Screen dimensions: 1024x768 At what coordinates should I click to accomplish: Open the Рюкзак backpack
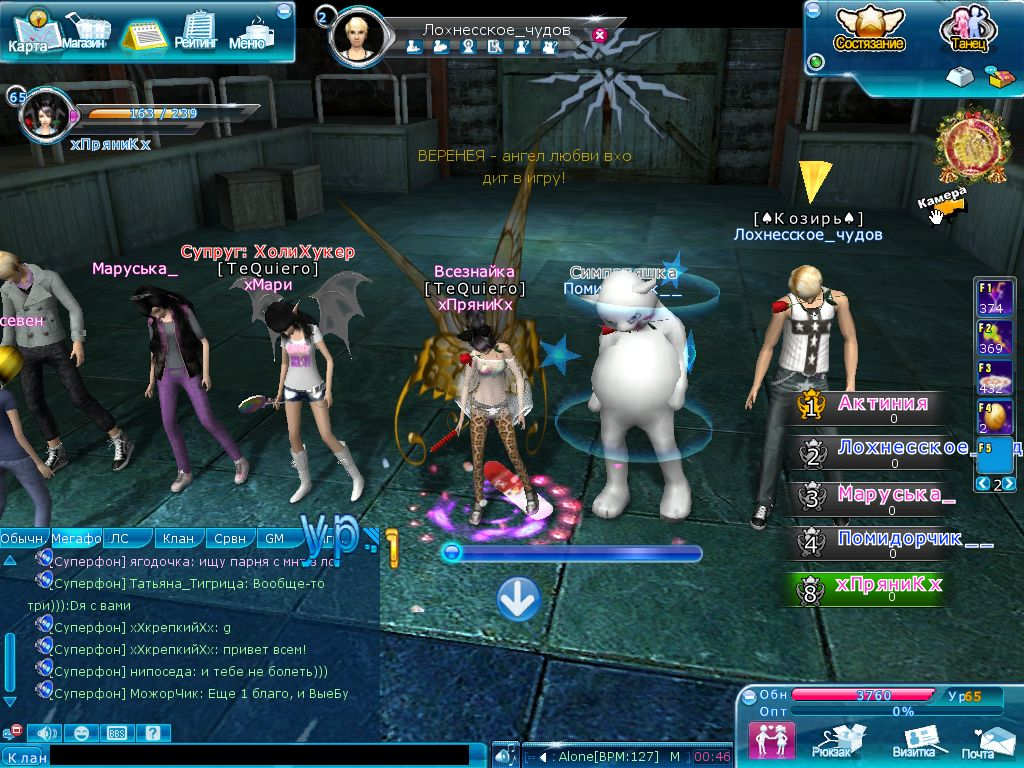[x=832, y=741]
